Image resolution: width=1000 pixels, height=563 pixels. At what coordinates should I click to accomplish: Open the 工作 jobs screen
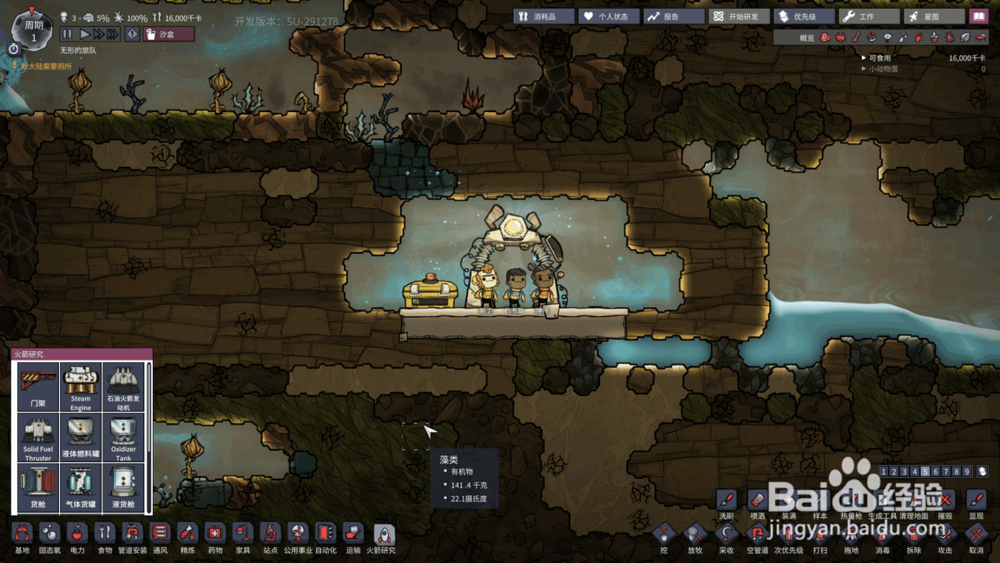coord(868,17)
